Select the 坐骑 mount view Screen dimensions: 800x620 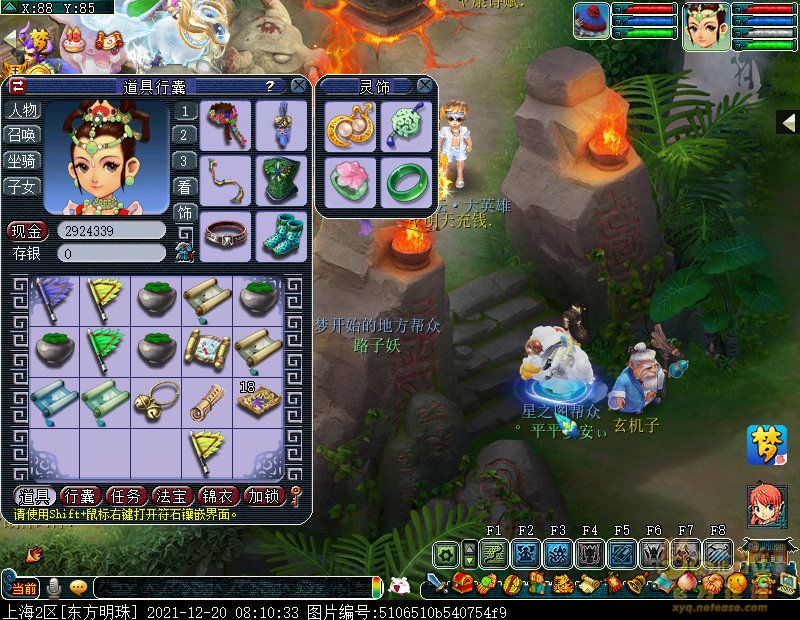tap(23, 160)
